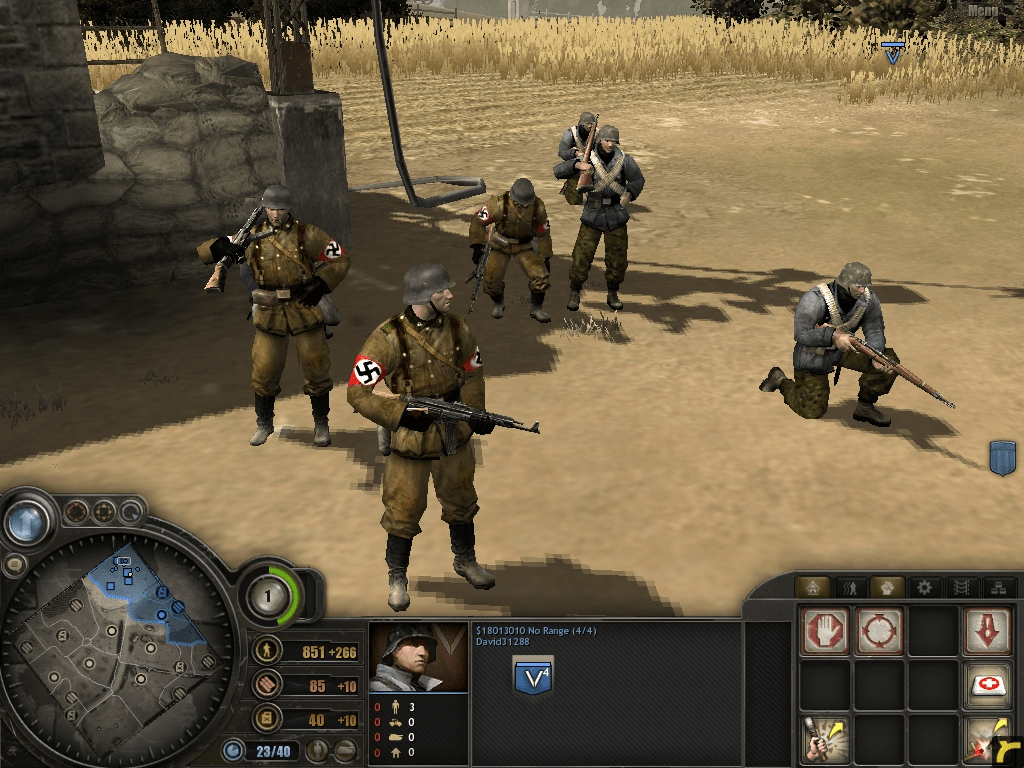
Task: Open the company commander points dial
Action: 267,598
